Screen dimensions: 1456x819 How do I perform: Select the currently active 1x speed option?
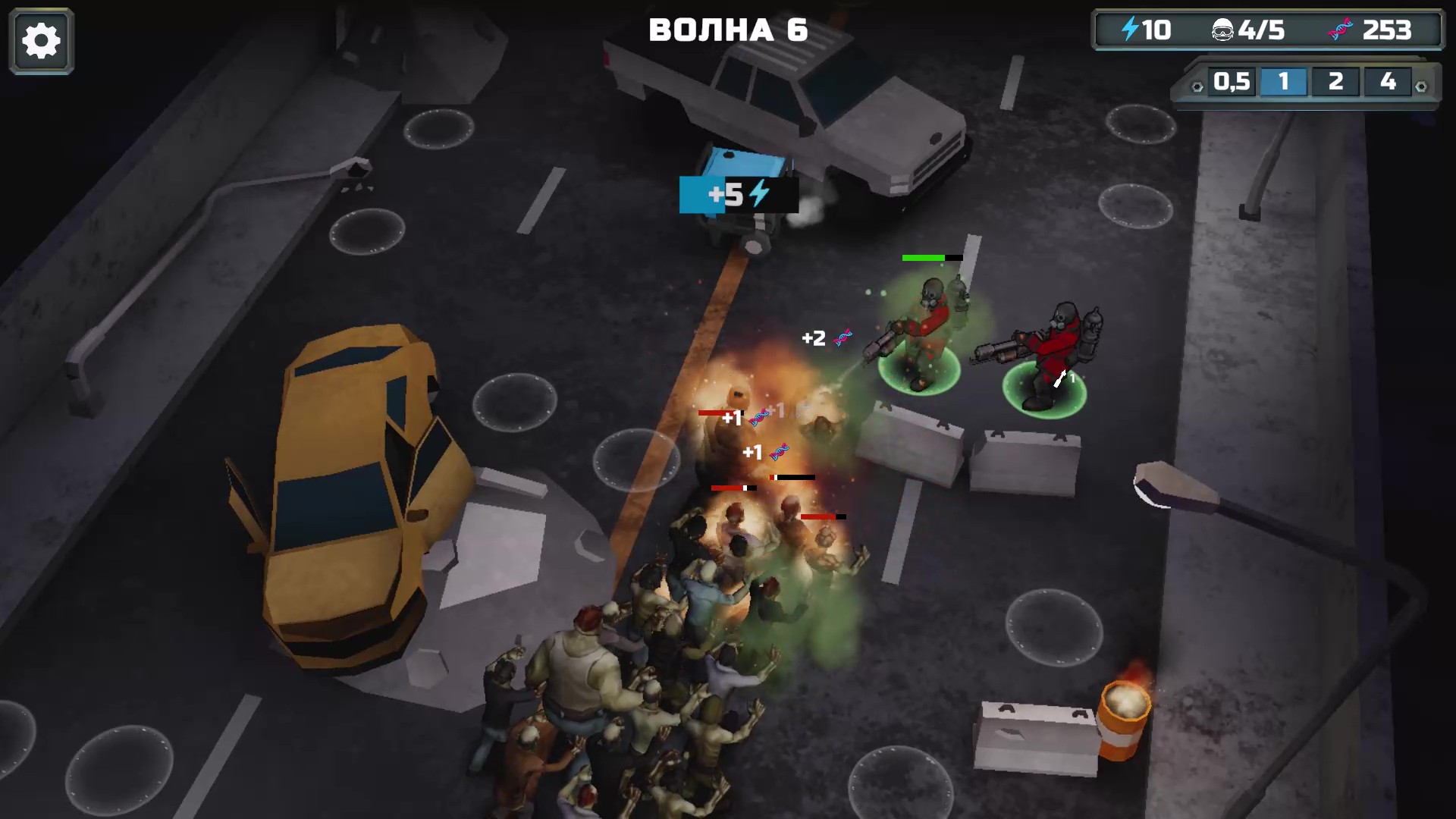click(x=1283, y=81)
